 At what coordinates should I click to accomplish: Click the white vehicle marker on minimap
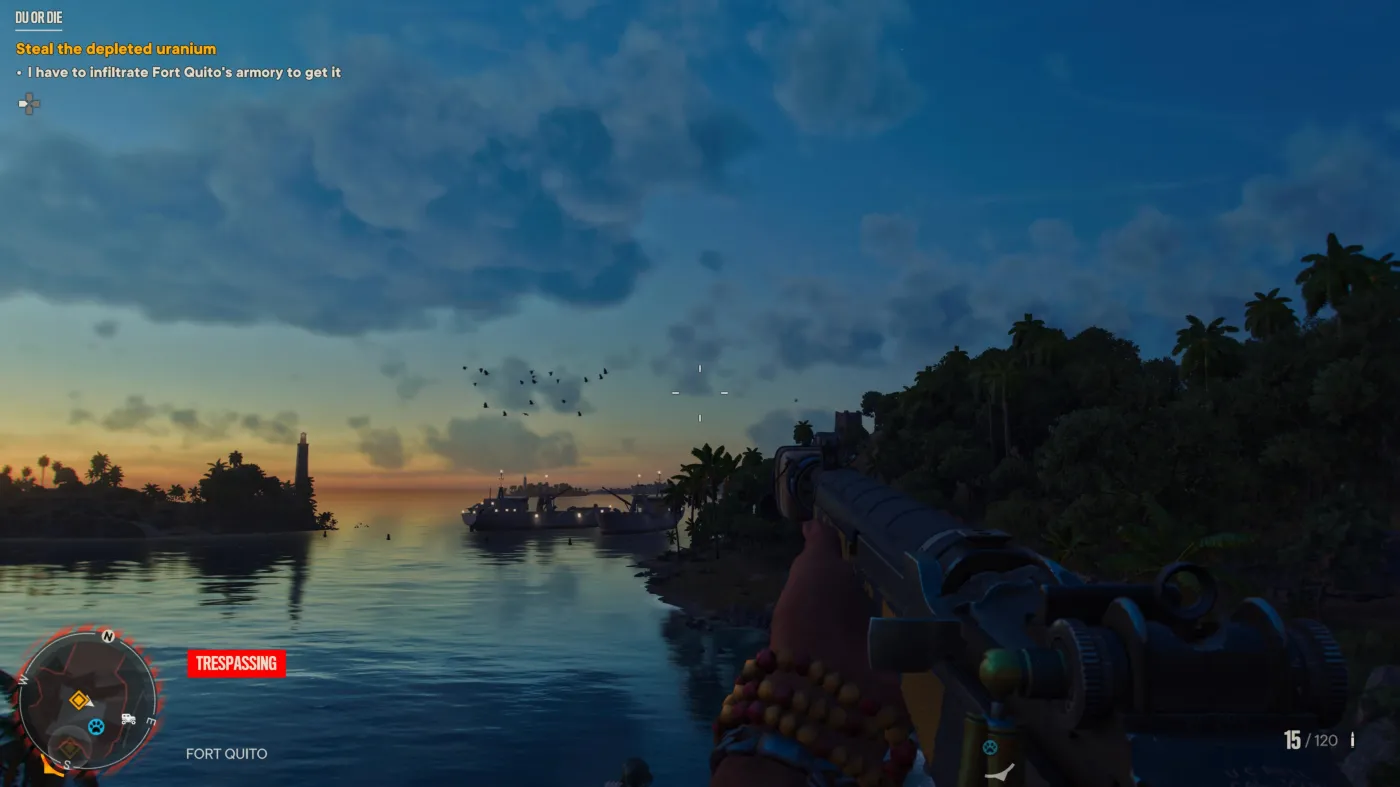click(x=128, y=718)
